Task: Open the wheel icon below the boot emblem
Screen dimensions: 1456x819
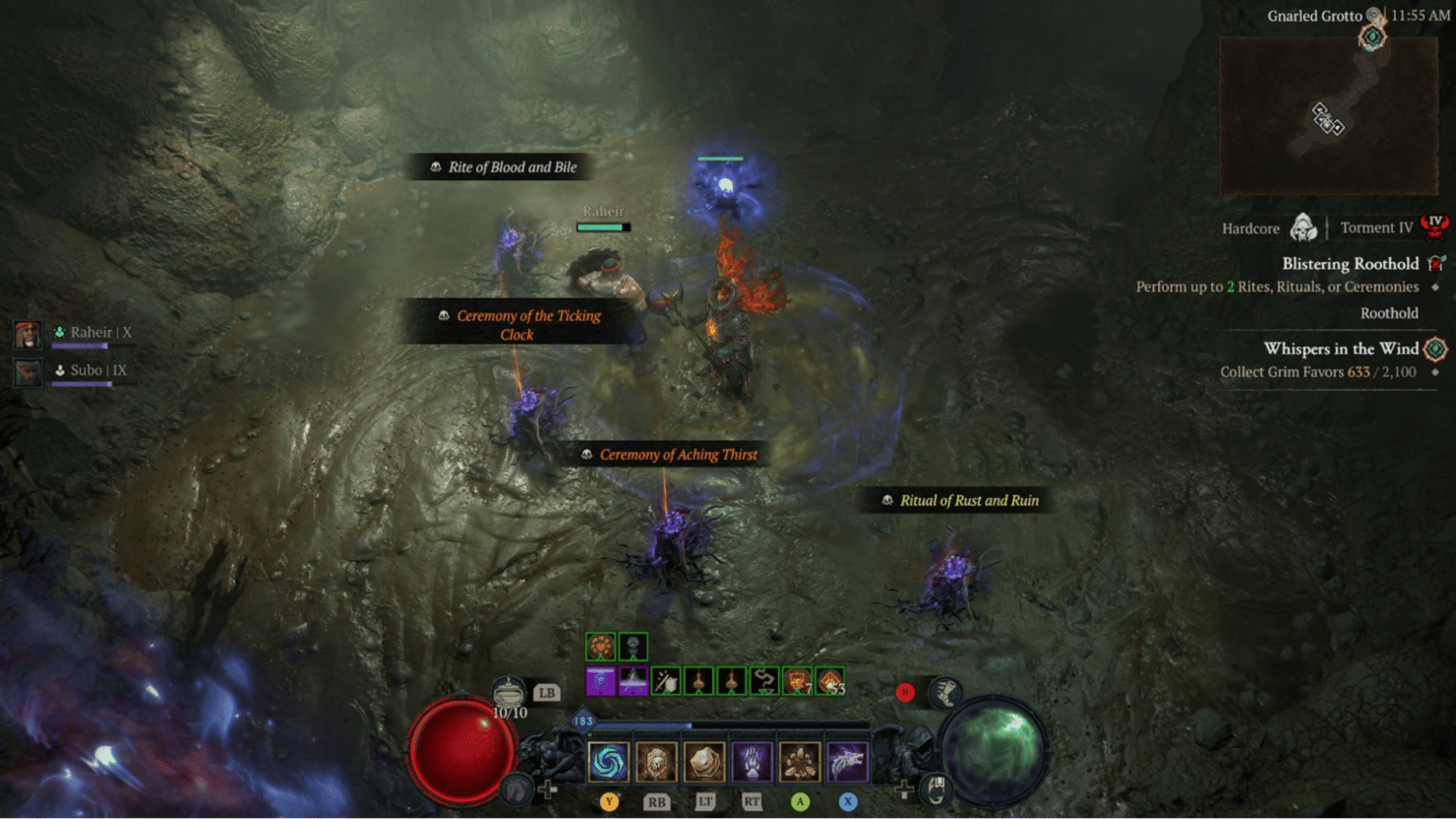Action: click(937, 790)
